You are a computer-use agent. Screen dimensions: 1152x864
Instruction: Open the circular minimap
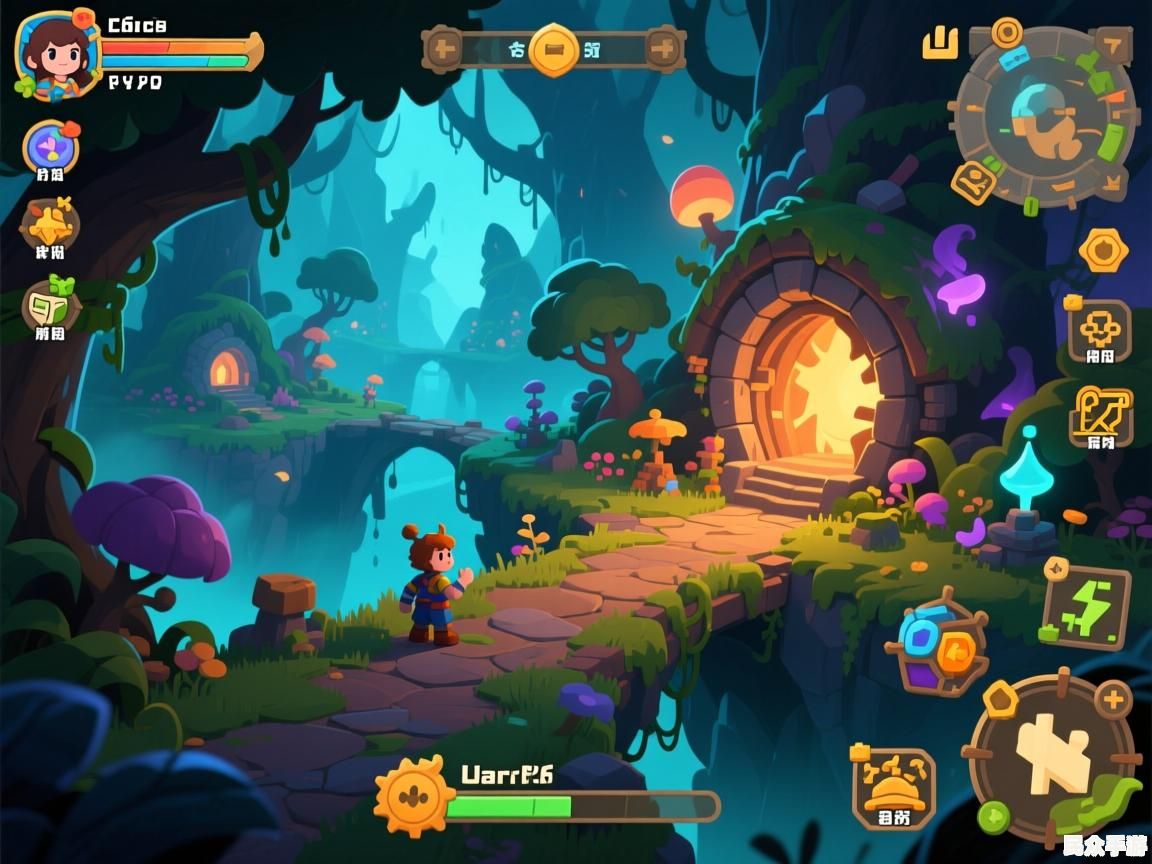coord(1045,115)
